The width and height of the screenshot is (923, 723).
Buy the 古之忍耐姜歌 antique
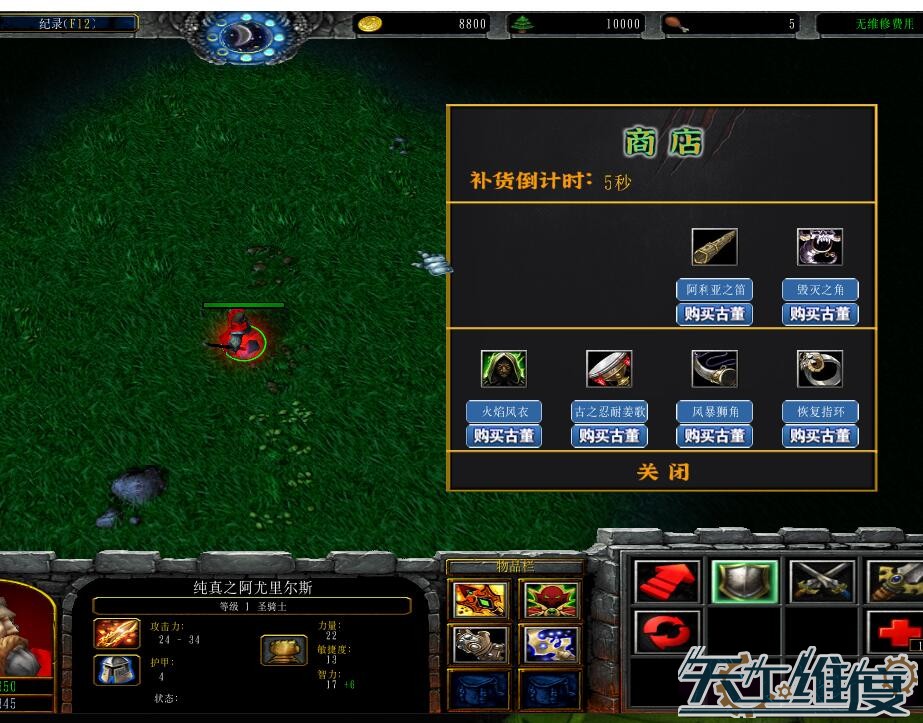tap(609, 436)
